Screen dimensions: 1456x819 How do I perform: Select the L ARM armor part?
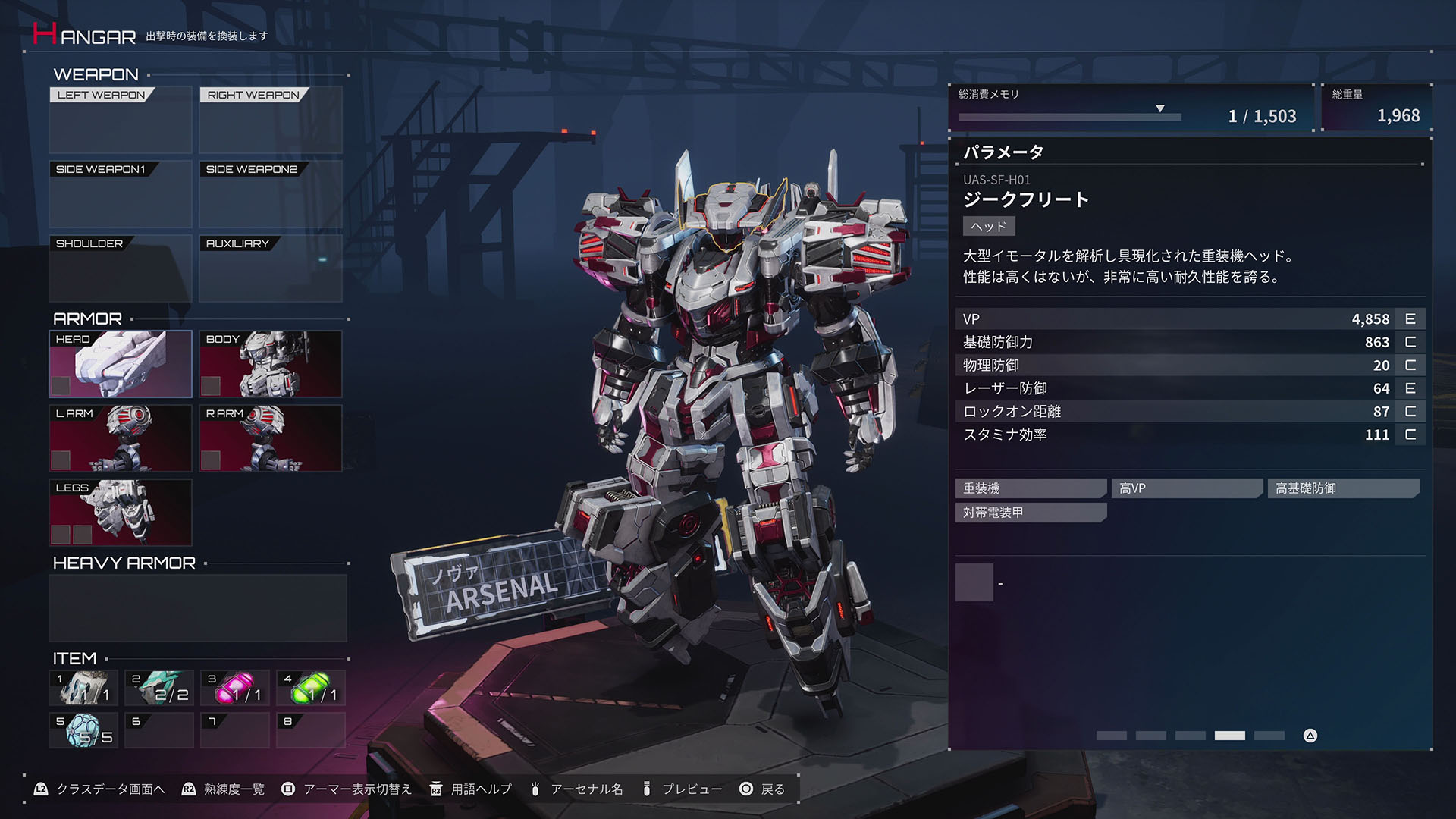(x=119, y=438)
